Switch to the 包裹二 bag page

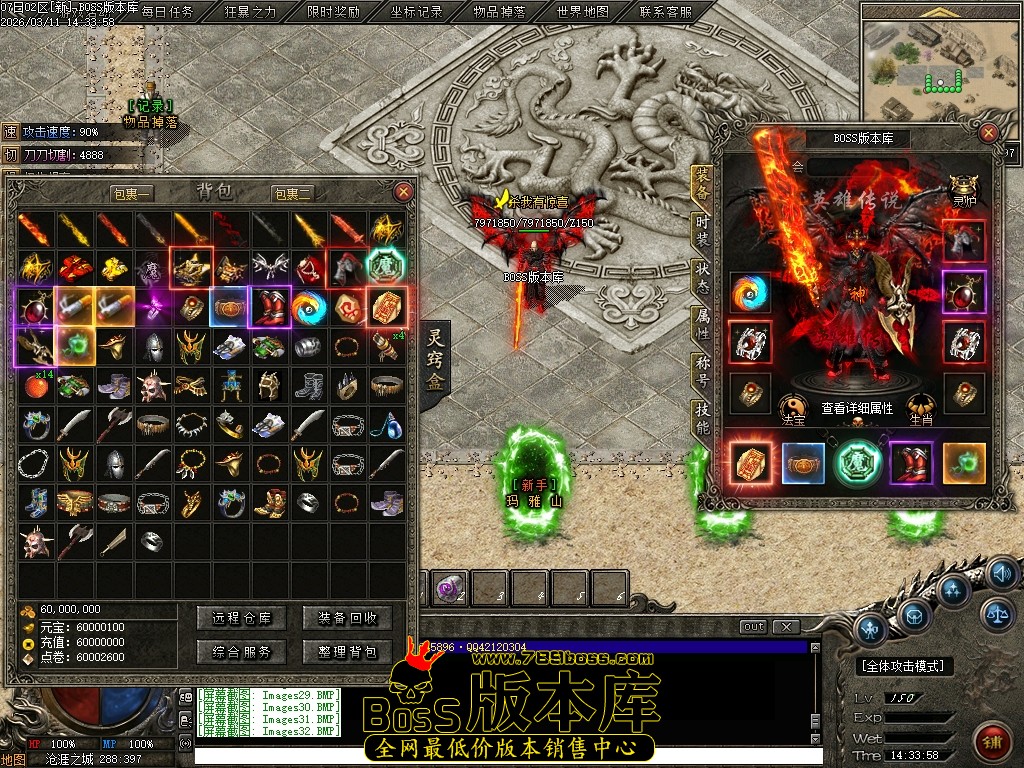(292, 193)
